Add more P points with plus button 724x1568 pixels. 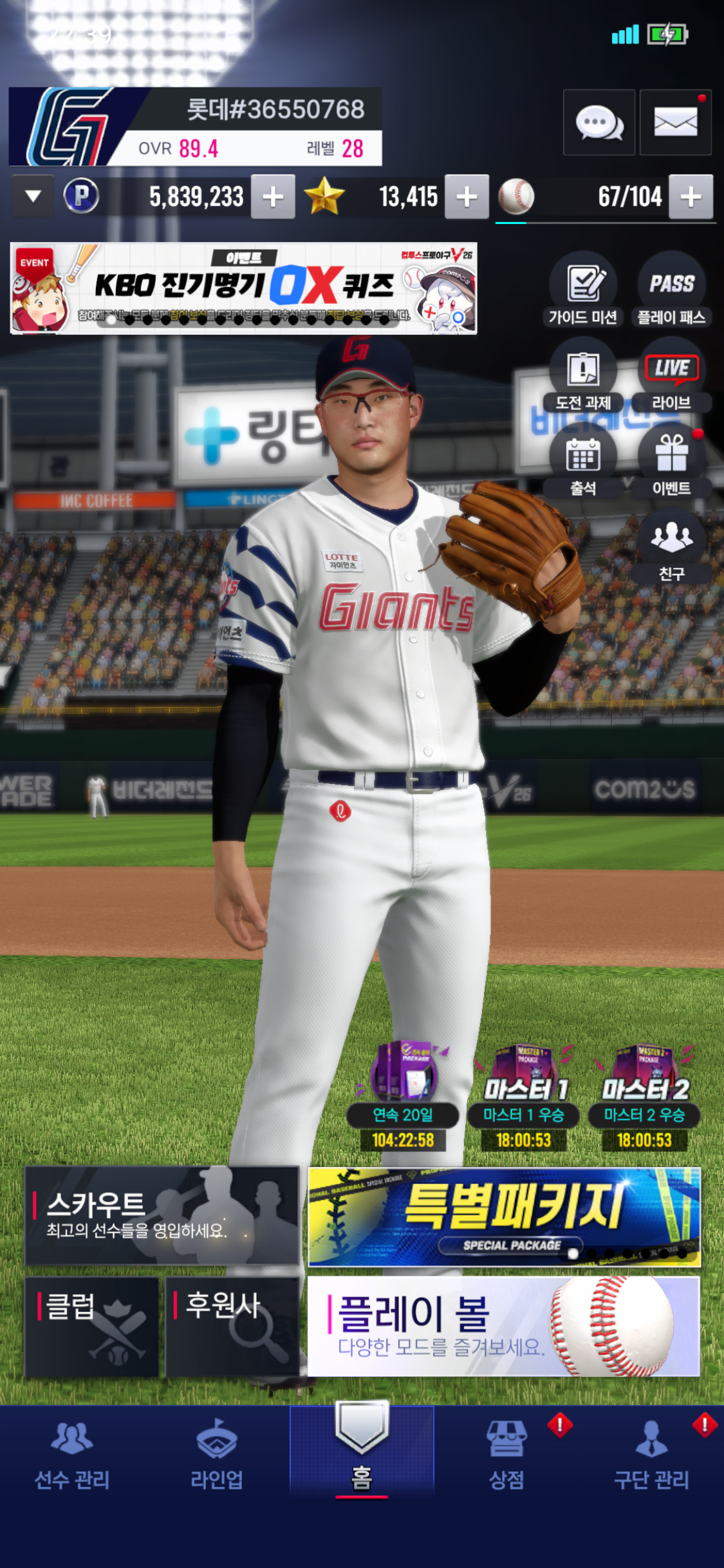273,197
